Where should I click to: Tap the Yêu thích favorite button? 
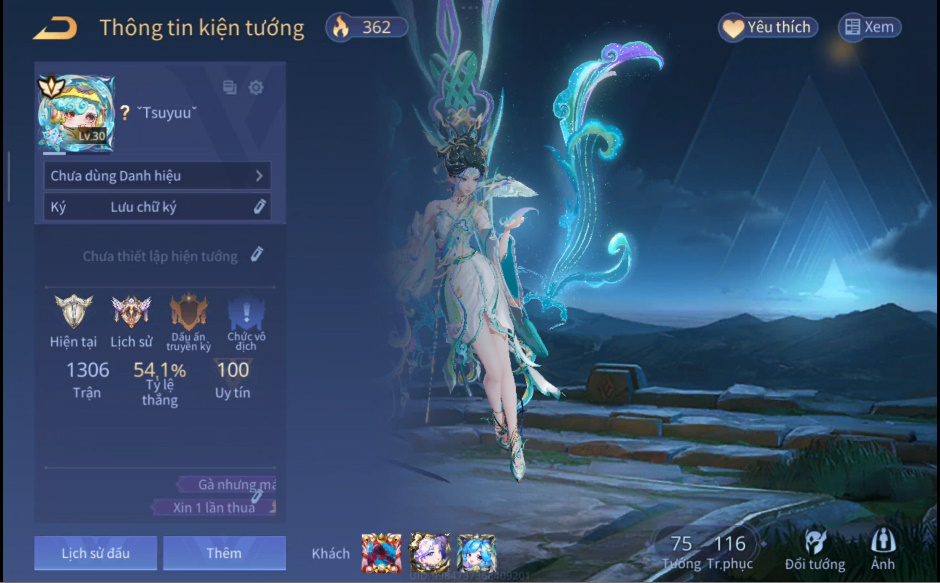(x=767, y=28)
